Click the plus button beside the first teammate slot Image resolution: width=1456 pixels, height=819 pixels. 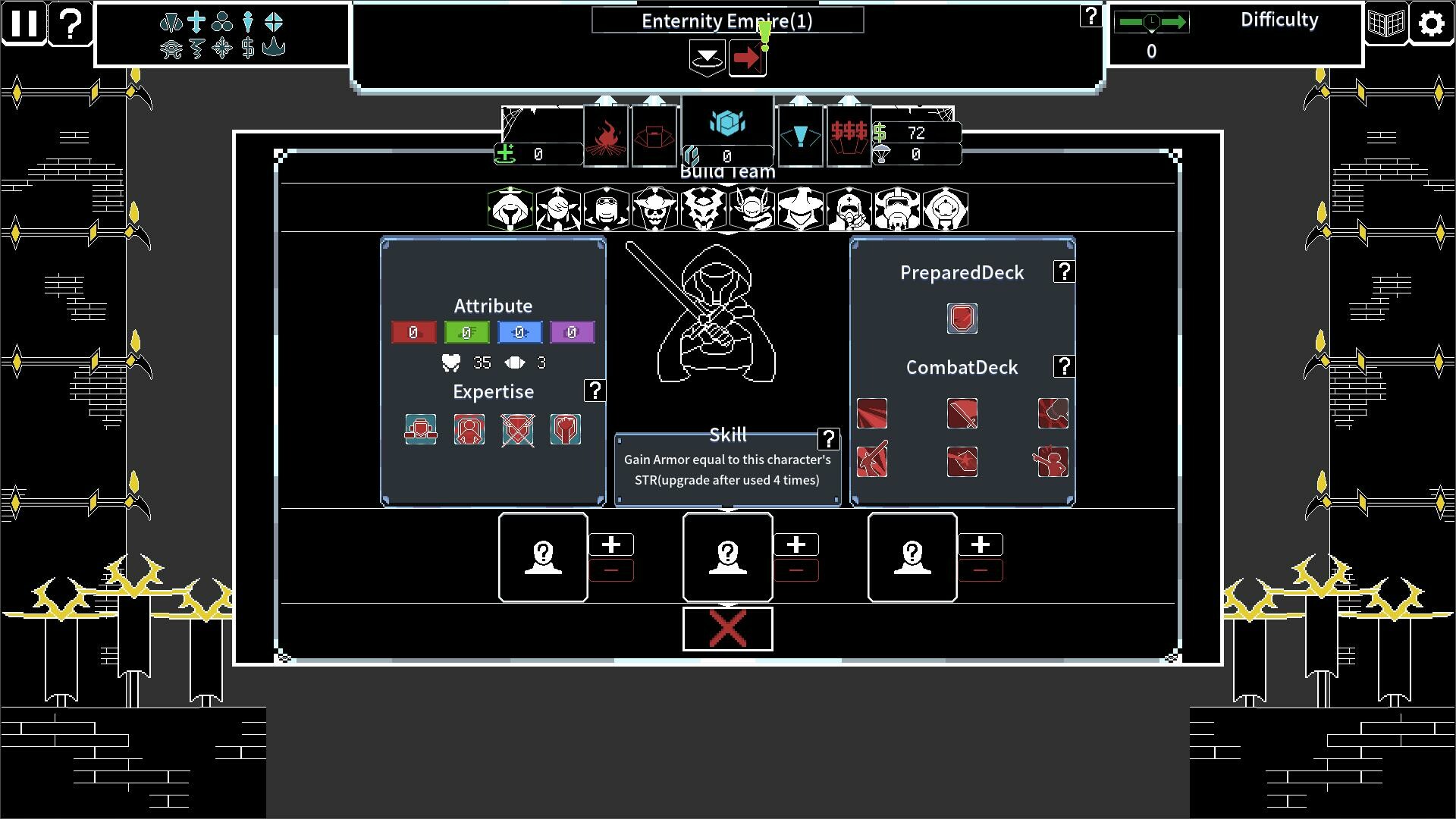coord(613,543)
